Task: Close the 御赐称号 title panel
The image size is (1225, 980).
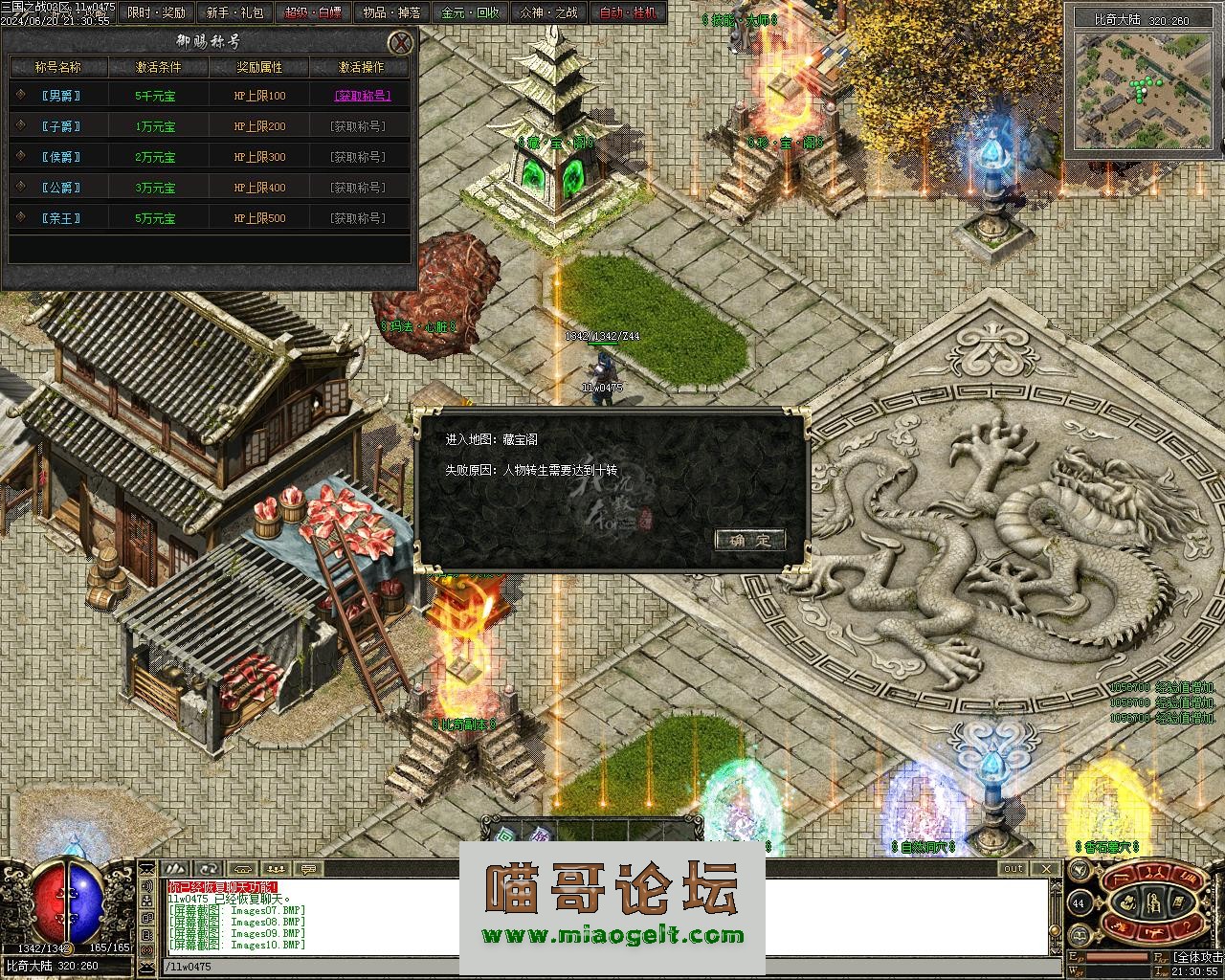Action: click(402, 42)
